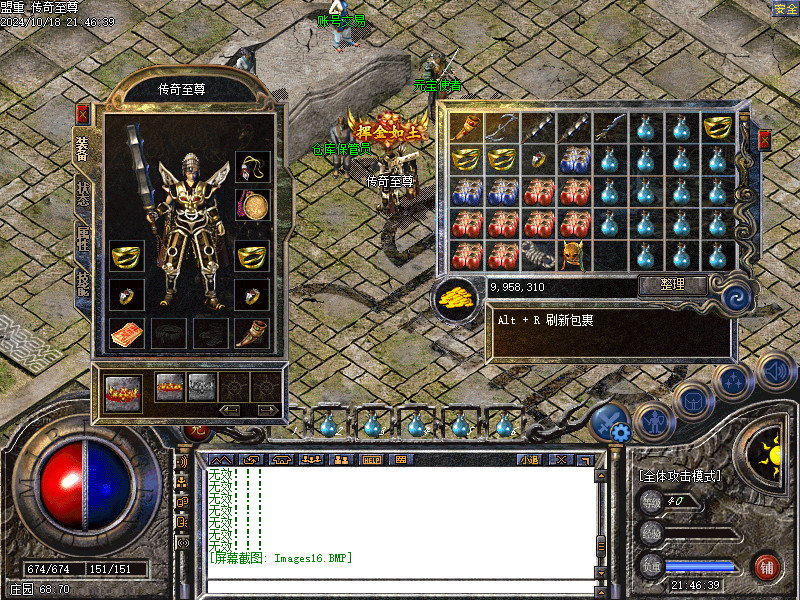Open the HELP button above chat
Image resolution: width=800 pixels, height=600 pixels.
click(372, 460)
